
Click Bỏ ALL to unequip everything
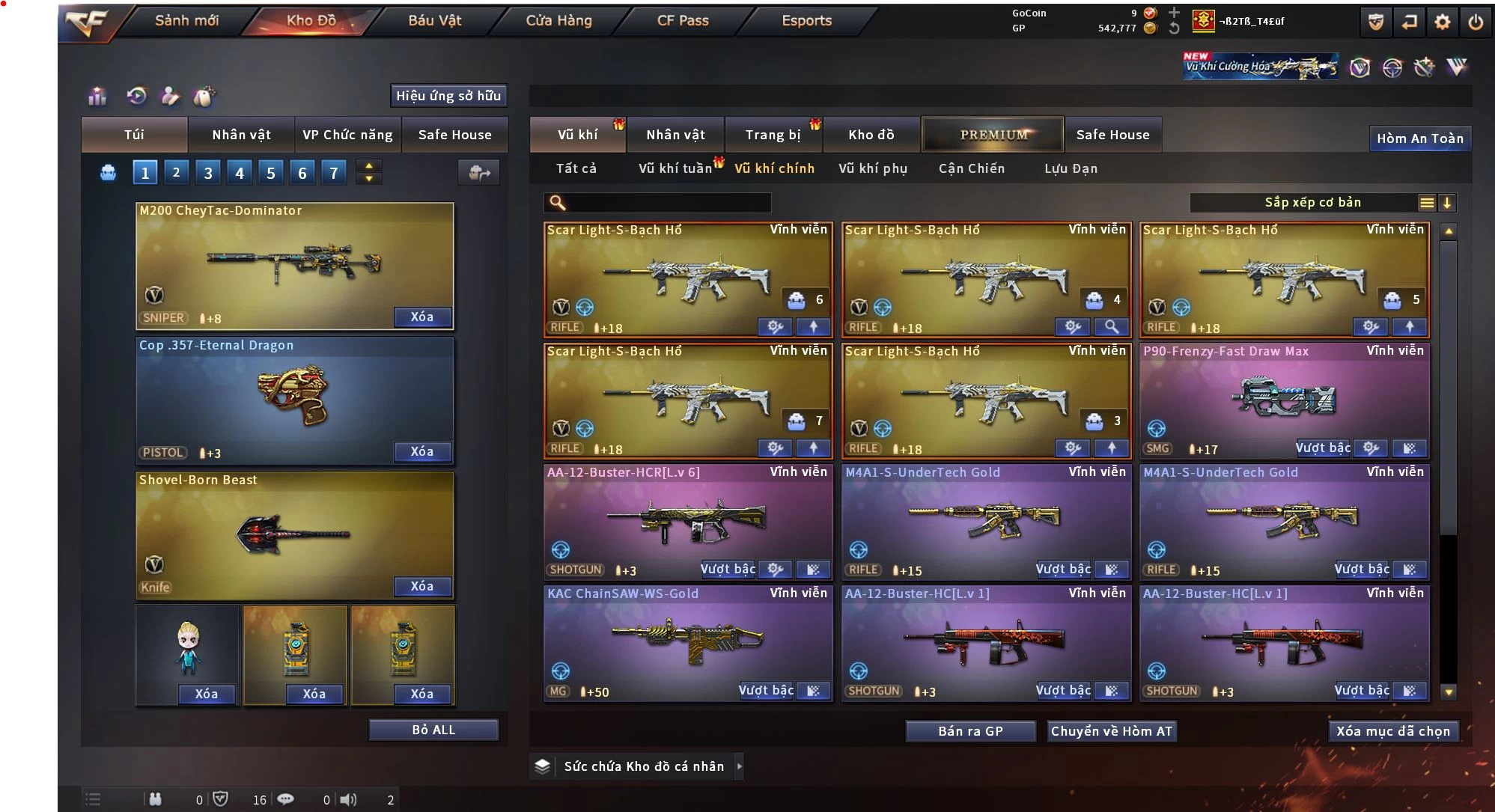[433, 730]
